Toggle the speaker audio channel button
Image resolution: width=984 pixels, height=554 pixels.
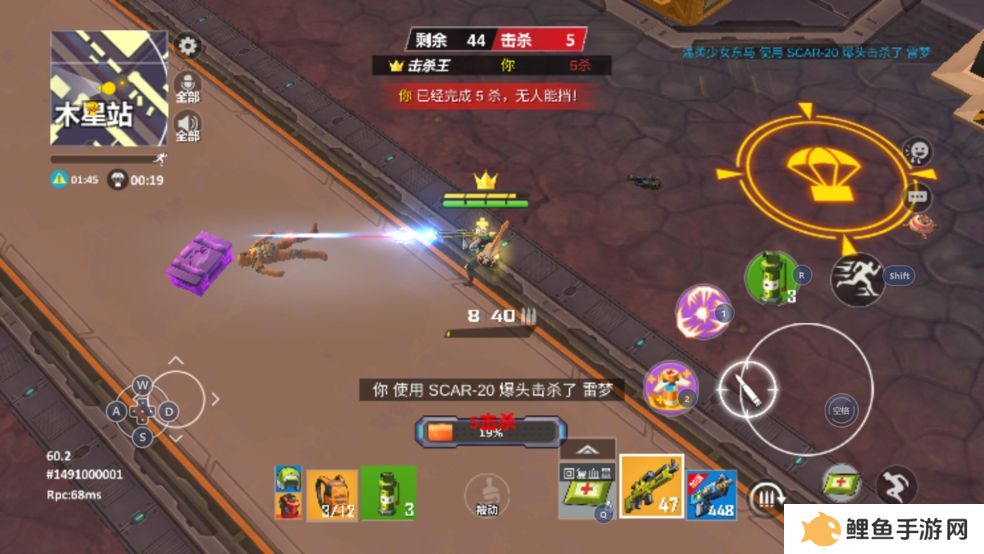pyautogui.click(x=187, y=125)
